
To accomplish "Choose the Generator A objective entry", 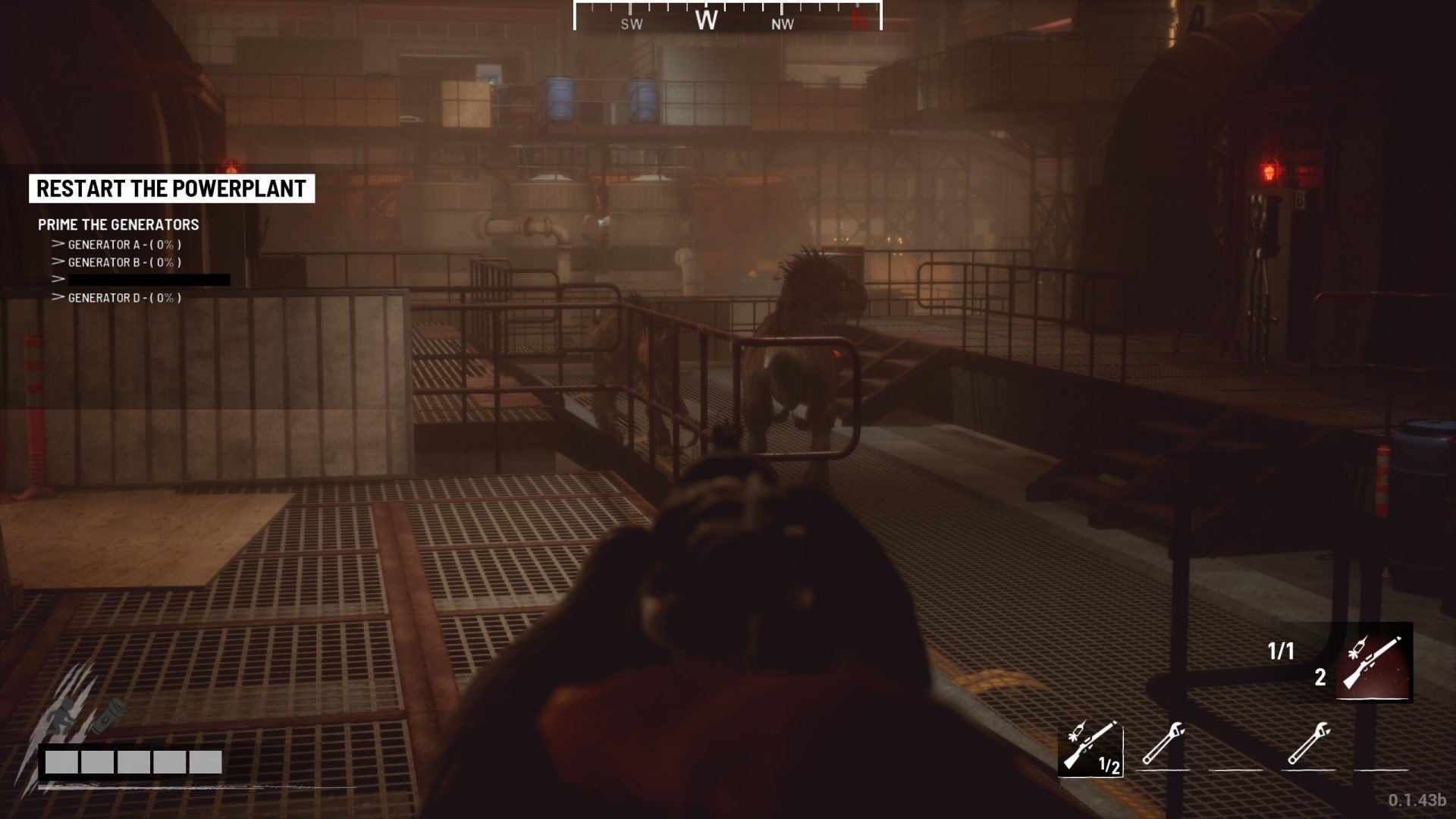I will [x=124, y=244].
